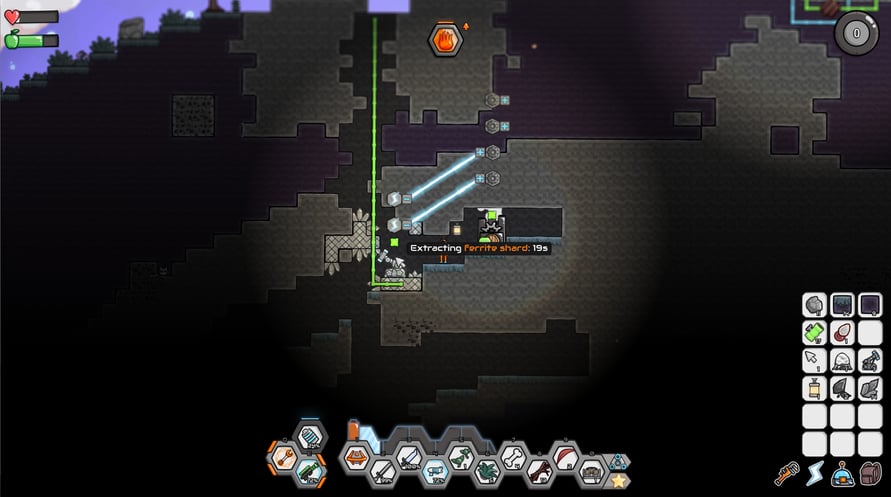Select the yellow lantern inventory slot
Viewport: 891px width, 497px height.
[x=814, y=388]
